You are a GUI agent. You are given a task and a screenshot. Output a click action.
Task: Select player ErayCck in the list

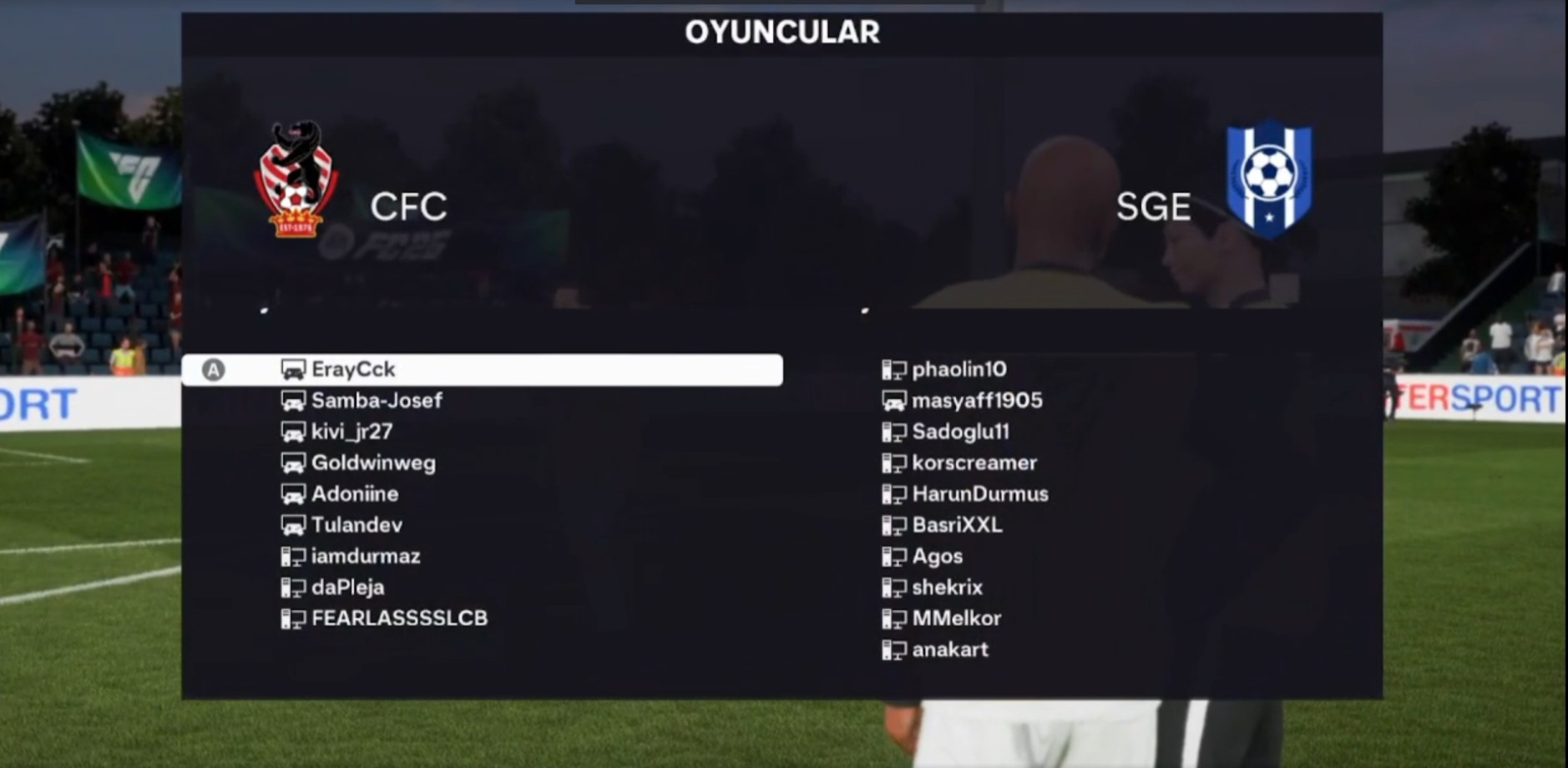(353, 370)
